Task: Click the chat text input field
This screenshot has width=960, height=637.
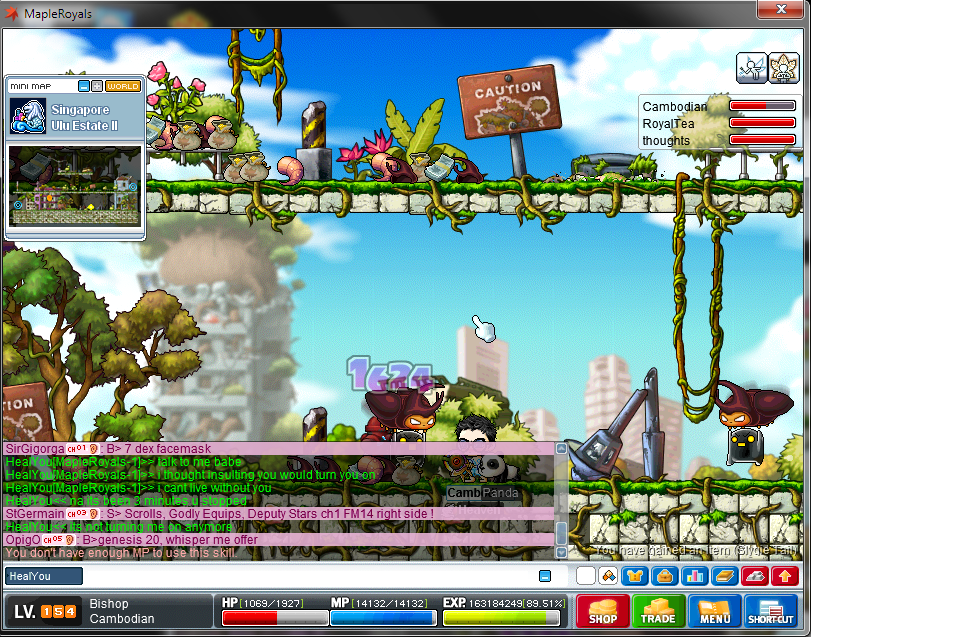Action: point(310,576)
